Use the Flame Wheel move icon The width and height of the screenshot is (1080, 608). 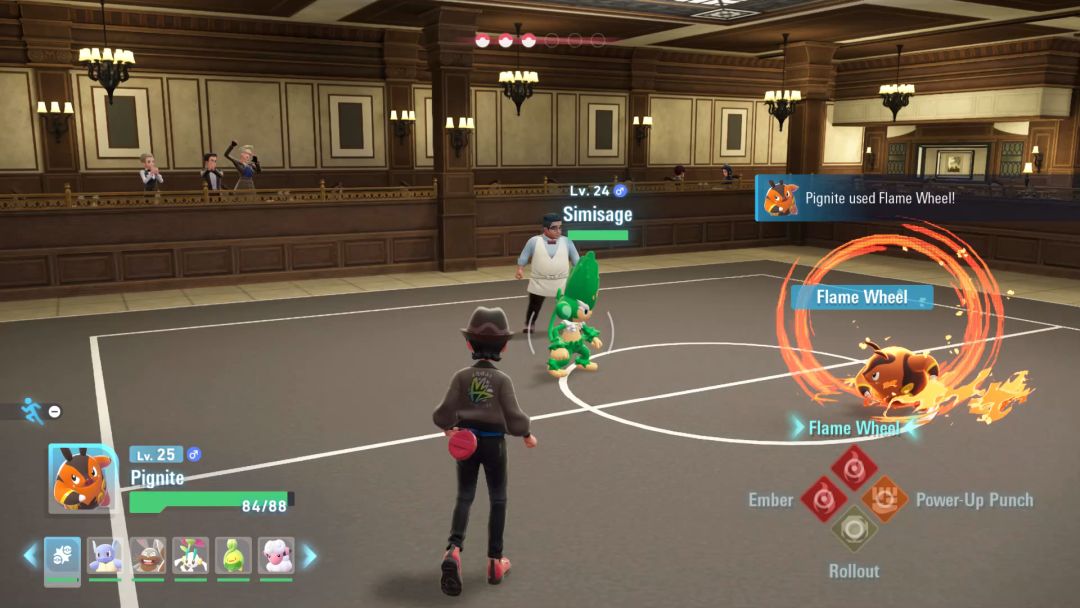pyautogui.click(x=854, y=467)
